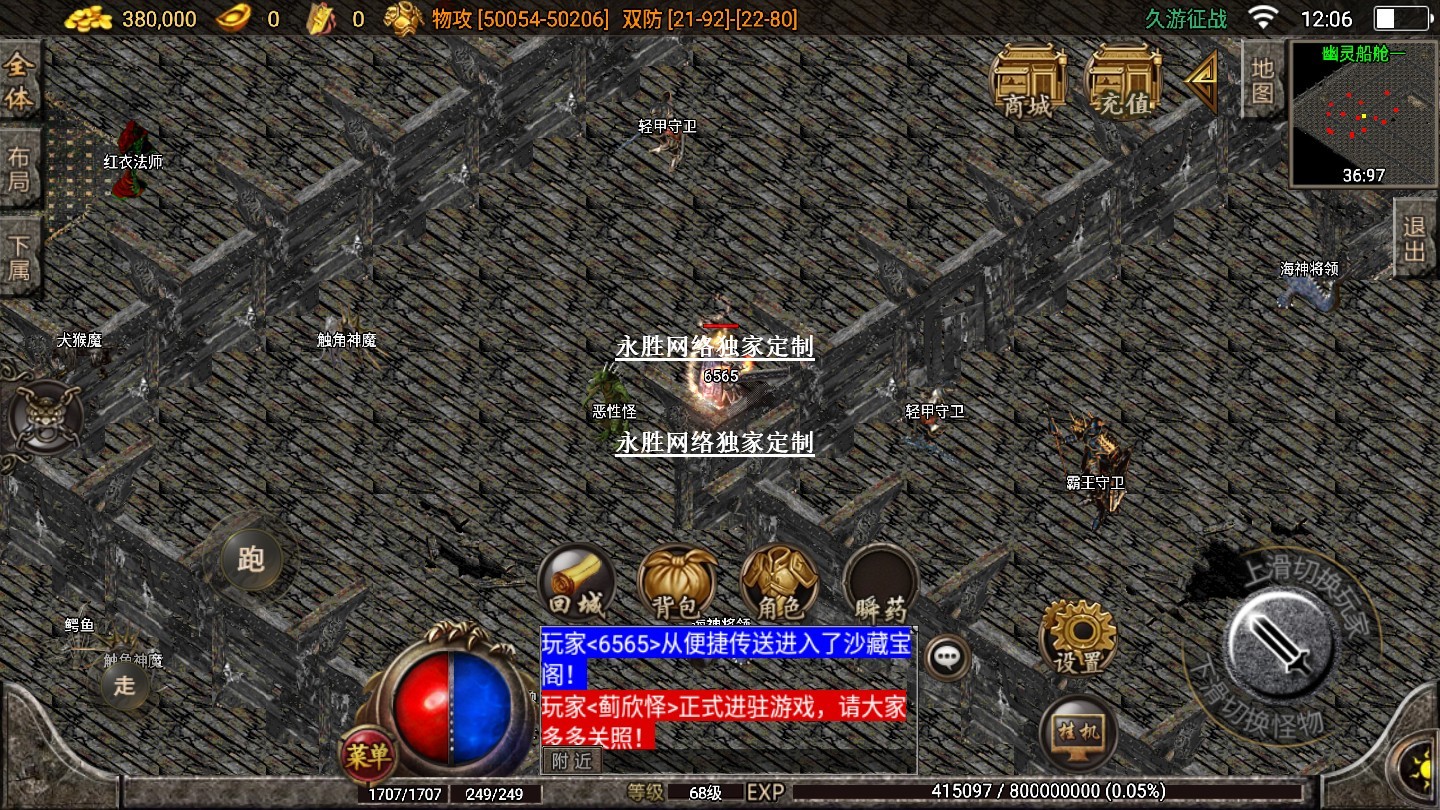The height and width of the screenshot is (810, 1440).
Task: Tap the sword attack button
Action: [1281, 640]
